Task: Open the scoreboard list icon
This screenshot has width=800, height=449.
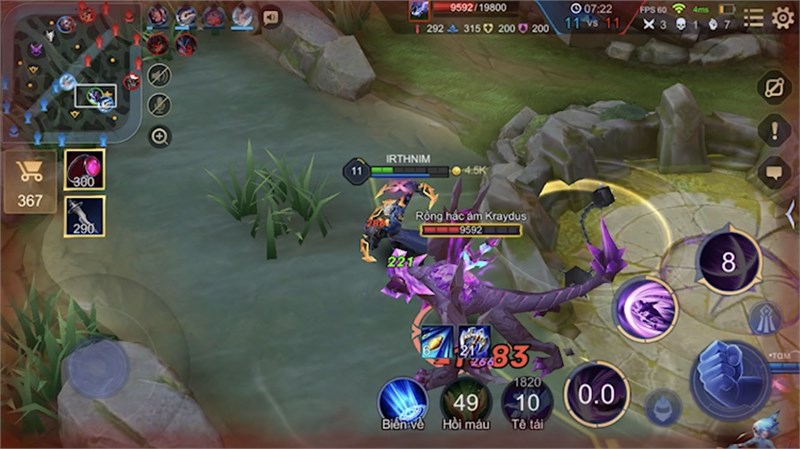Action: click(x=753, y=17)
